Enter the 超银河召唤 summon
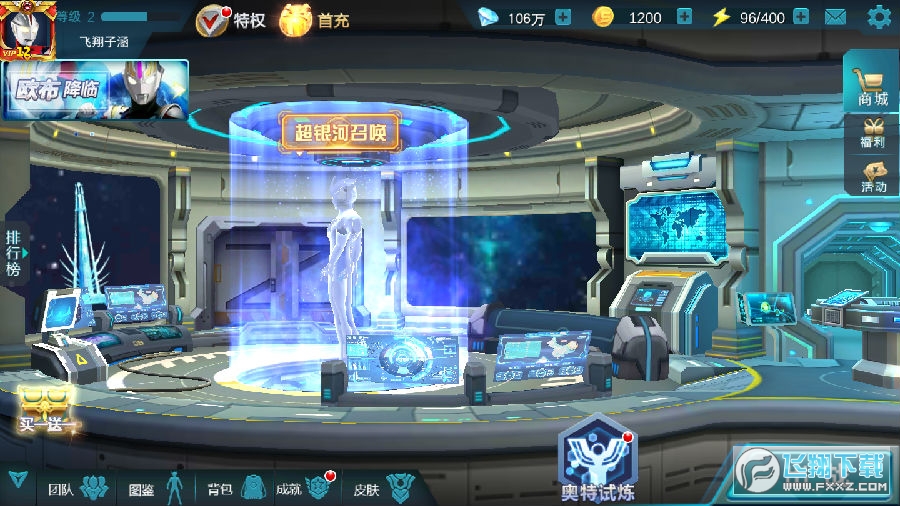Image resolution: width=900 pixels, height=506 pixels. coord(340,132)
